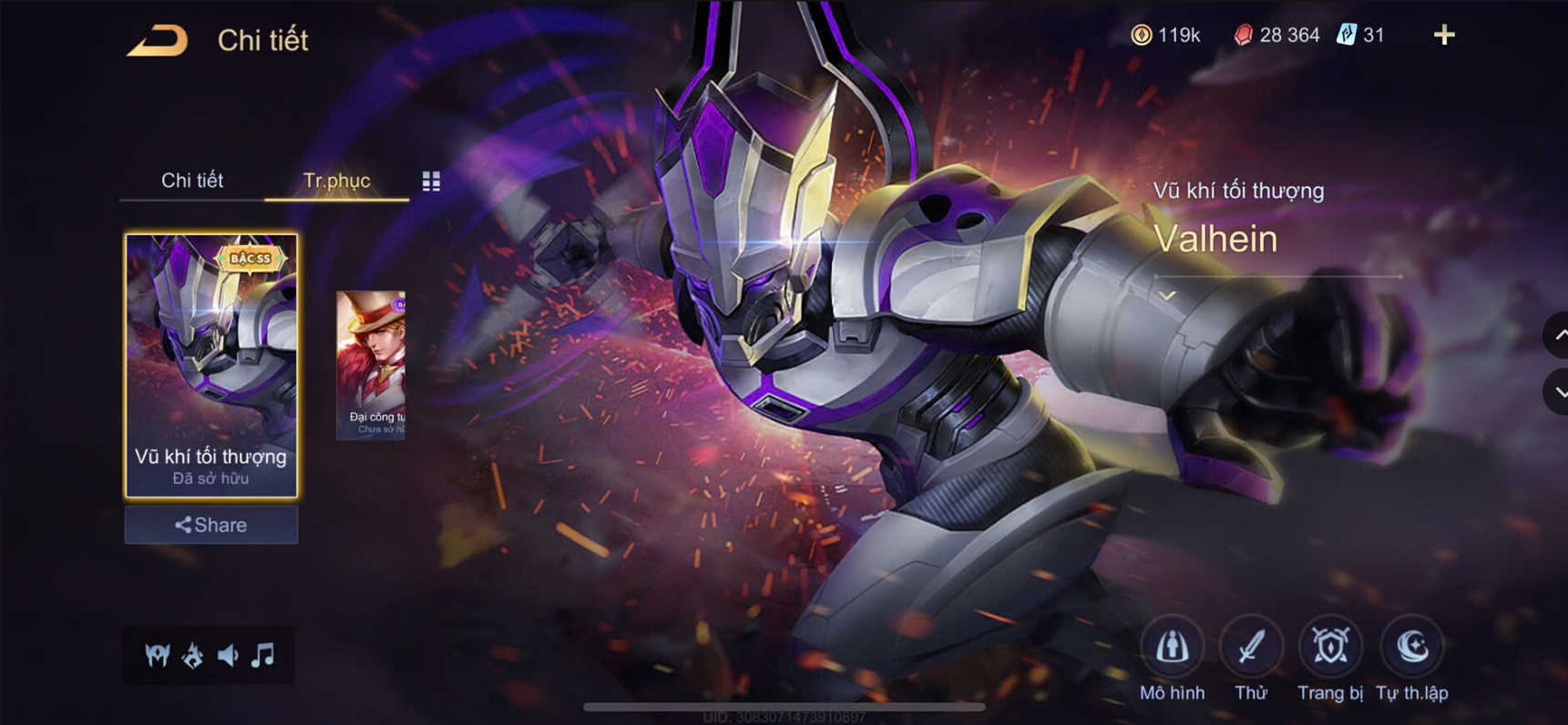Switch to the Chi tiết tab
The image size is (1568, 725).
coord(193,180)
